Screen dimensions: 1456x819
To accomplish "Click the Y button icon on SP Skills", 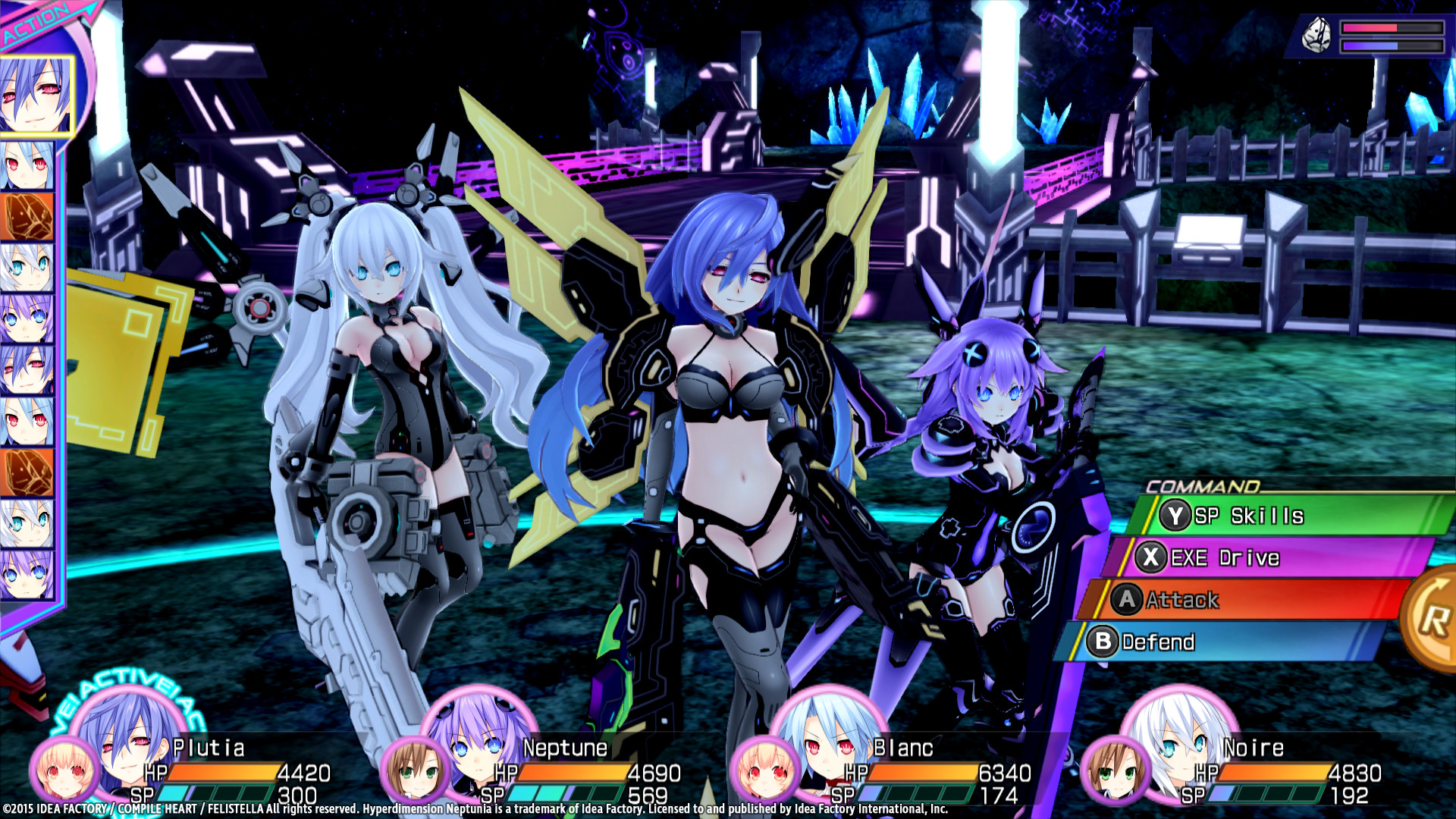I will [1174, 516].
